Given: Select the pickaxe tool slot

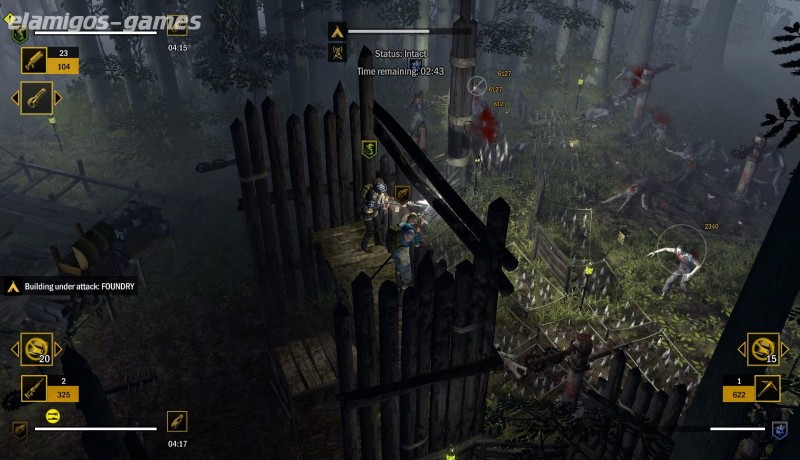Looking at the screenshot, I should [766, 387].
